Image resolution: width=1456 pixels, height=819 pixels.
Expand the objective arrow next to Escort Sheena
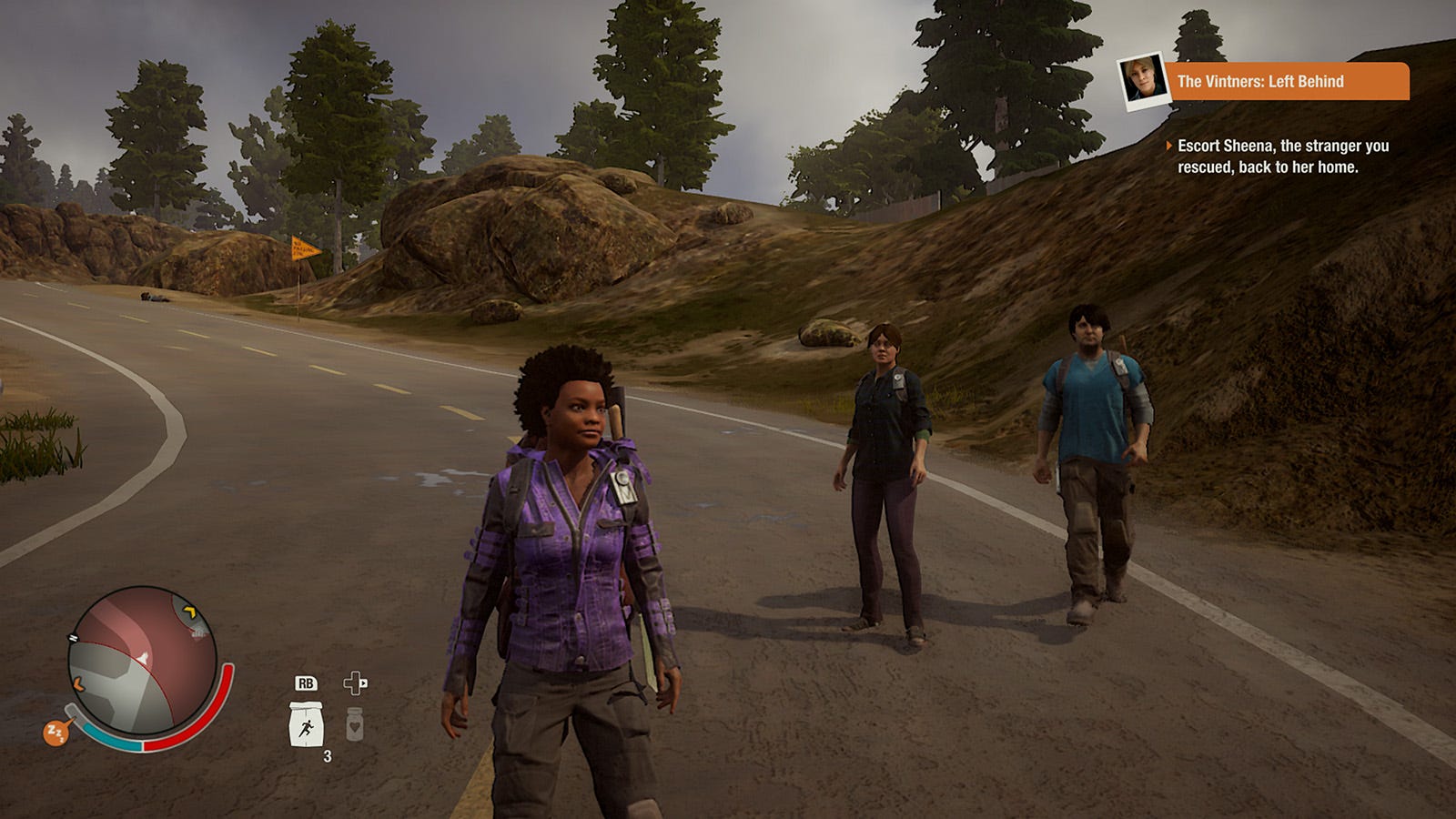(x=1170, y=145)
